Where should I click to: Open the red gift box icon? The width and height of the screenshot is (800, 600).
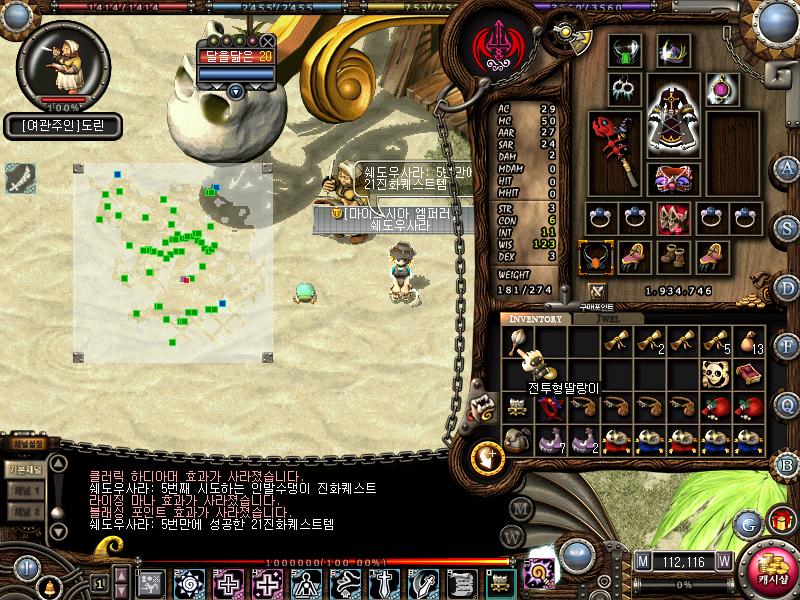point(781,521)
